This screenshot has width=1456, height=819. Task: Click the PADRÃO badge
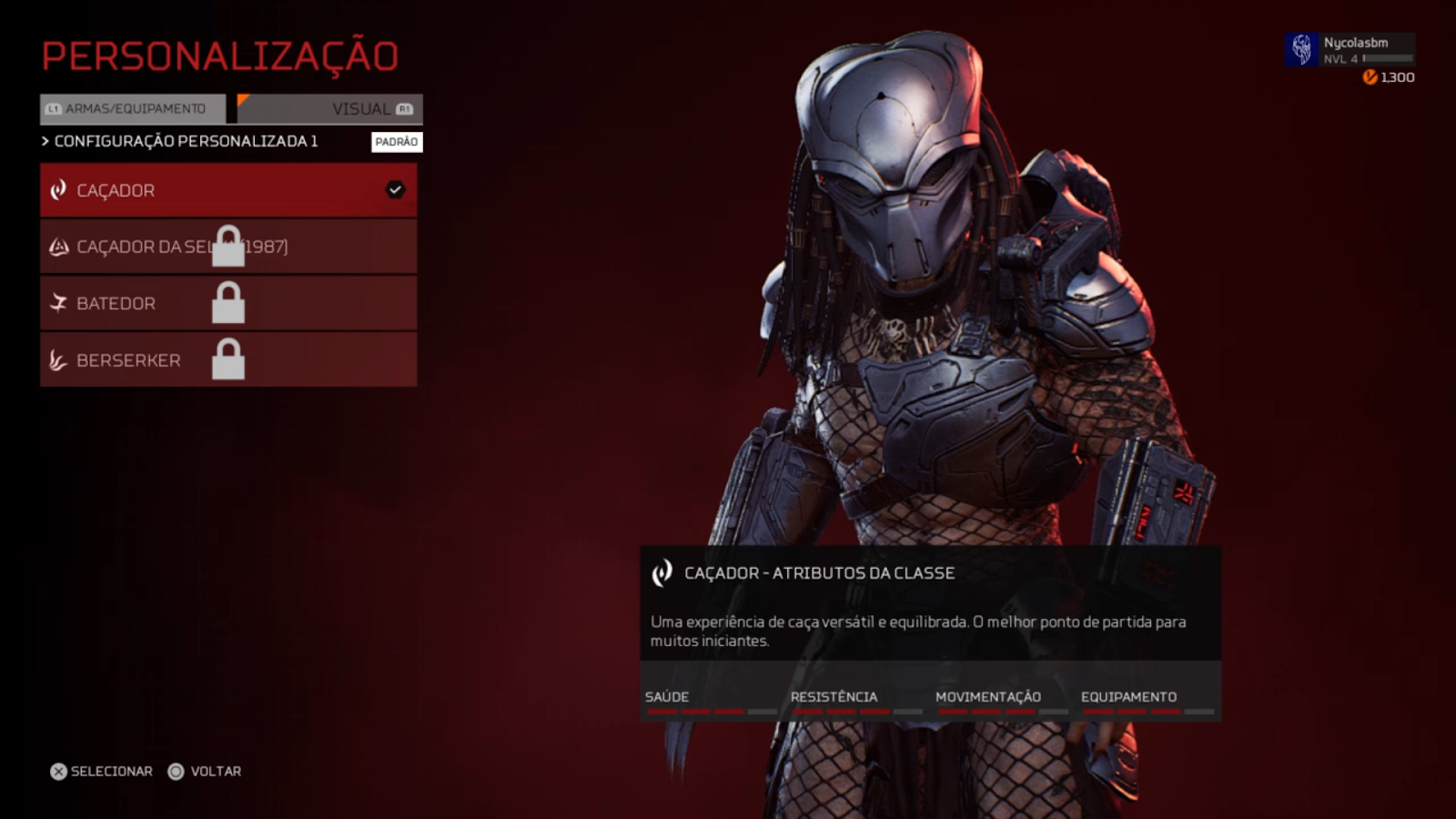tap(395, 142)
